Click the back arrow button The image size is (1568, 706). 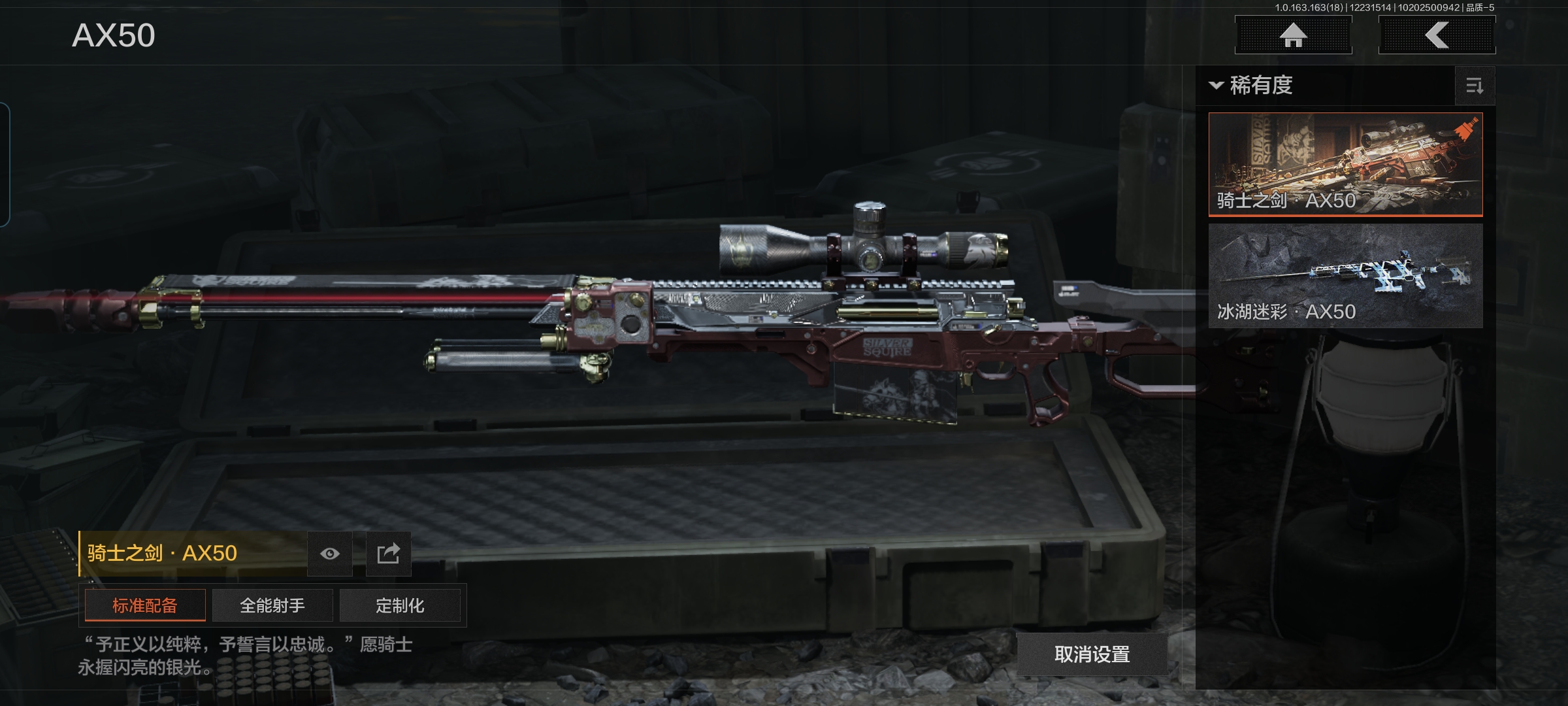click(x=1437, y=35)
